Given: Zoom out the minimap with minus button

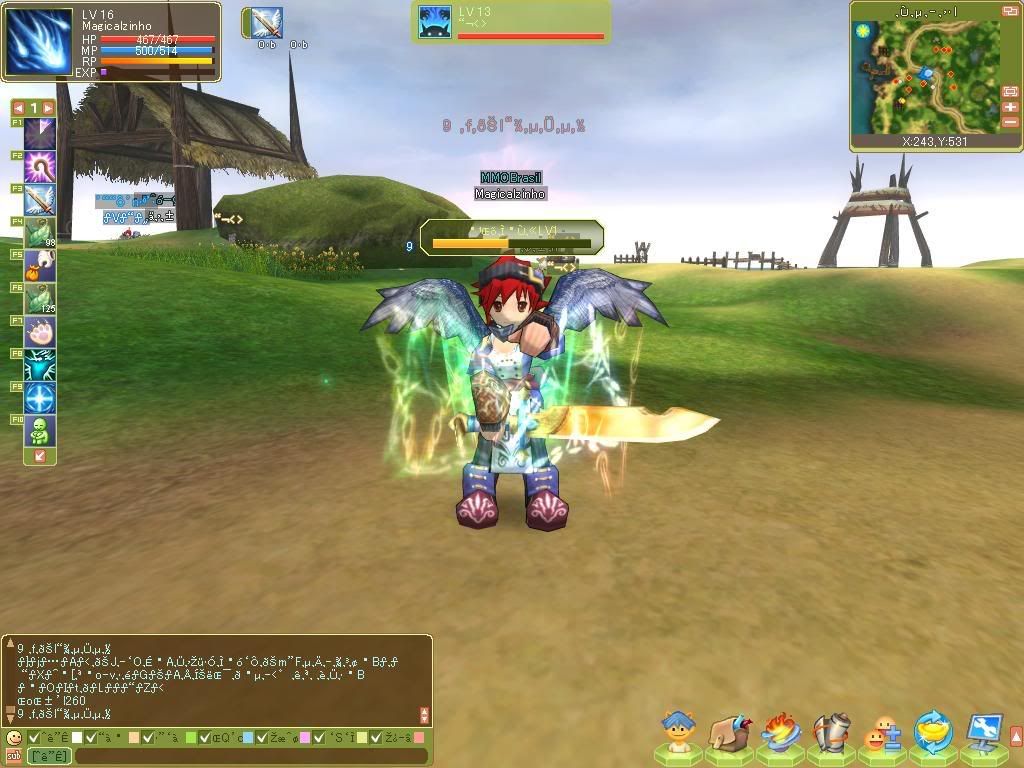Looking at the screenshot, I should (x=1010, y=122).
